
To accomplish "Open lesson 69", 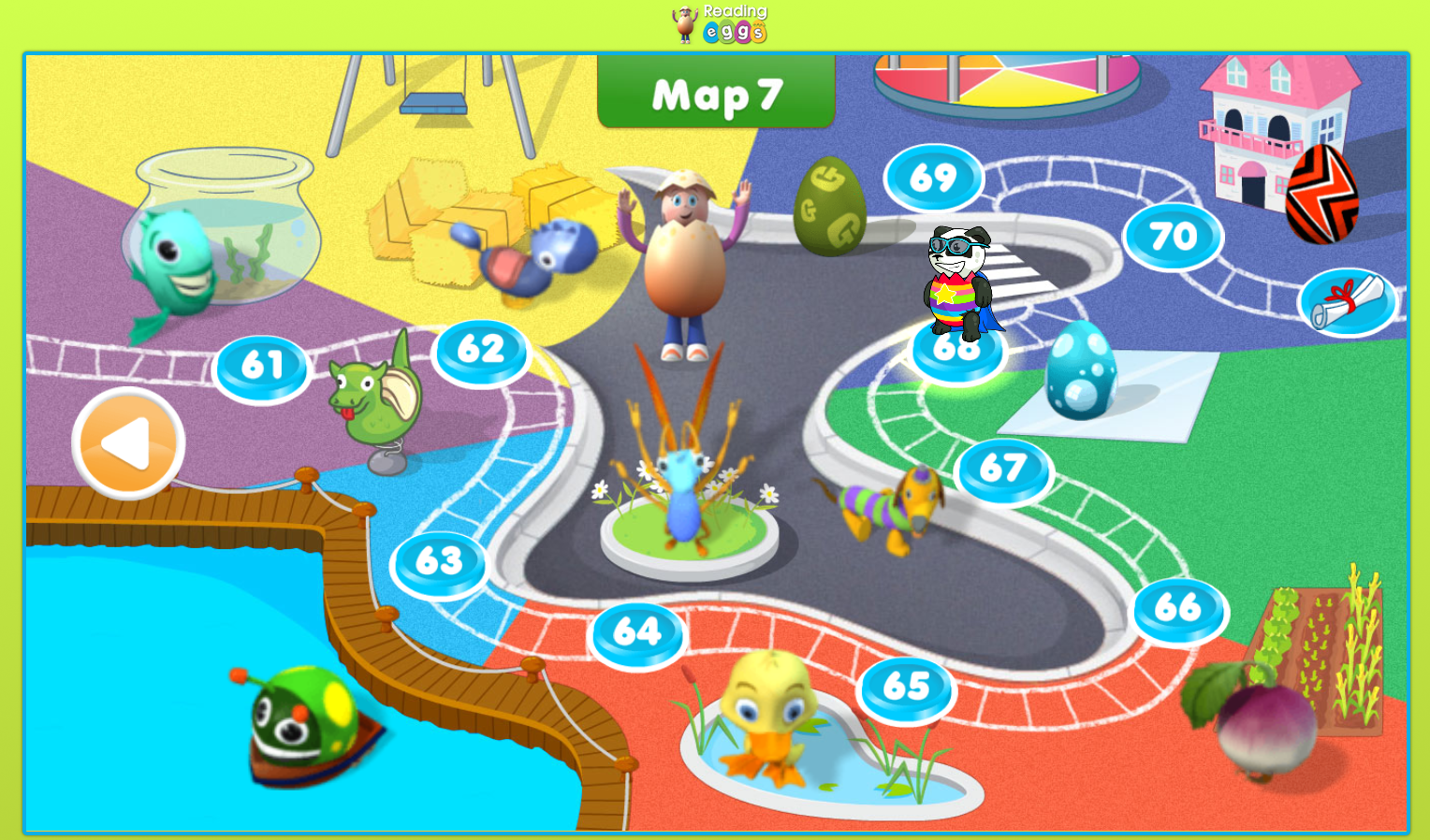I will click(931, 177).
